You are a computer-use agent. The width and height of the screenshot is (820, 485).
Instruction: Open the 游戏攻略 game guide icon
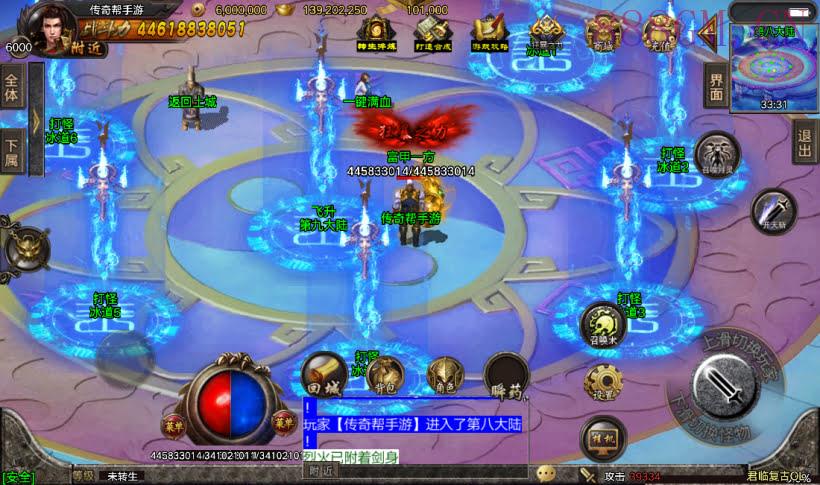click(x=490, y=34)
